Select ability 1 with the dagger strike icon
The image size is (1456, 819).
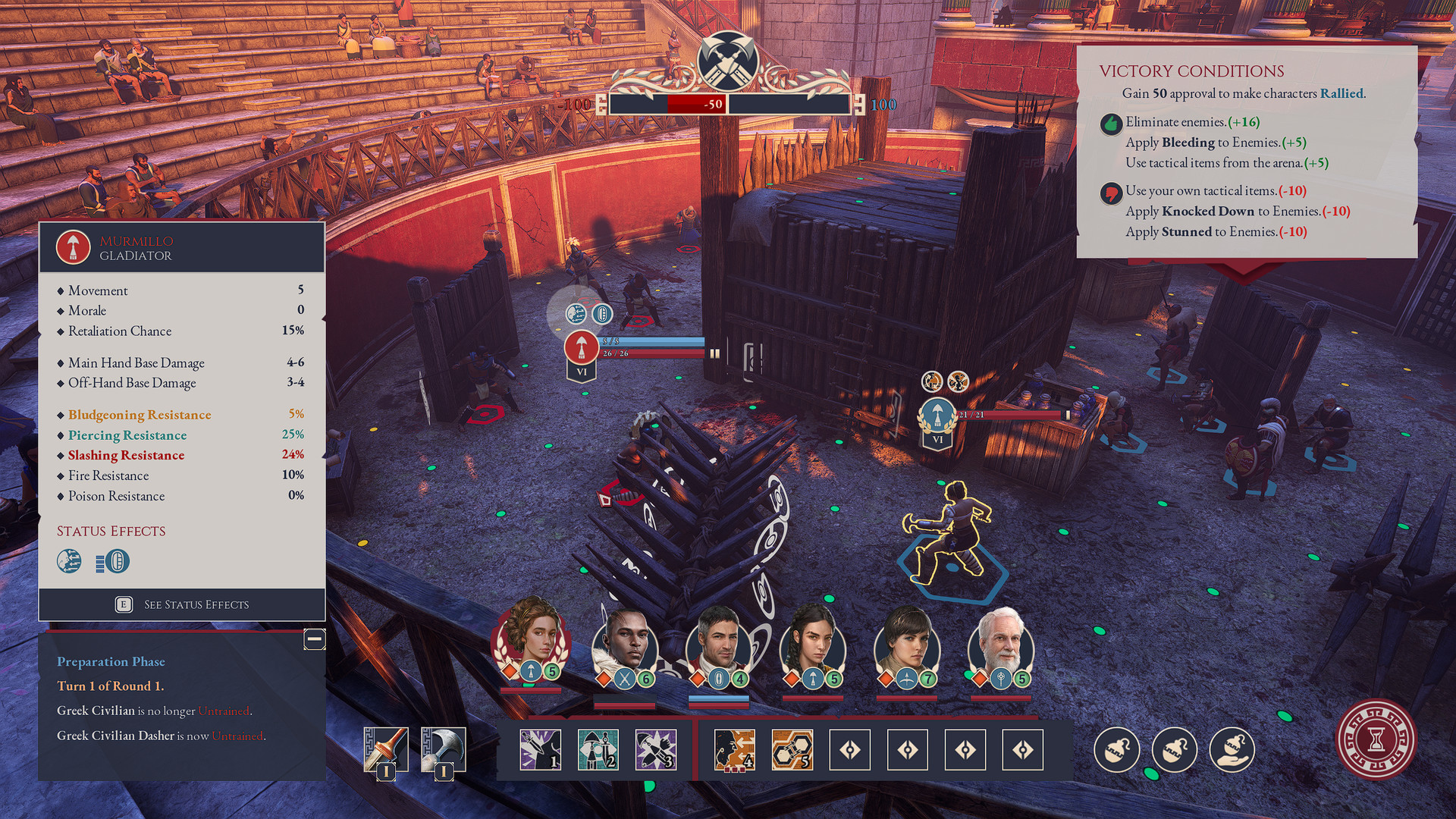click(541, 748)
